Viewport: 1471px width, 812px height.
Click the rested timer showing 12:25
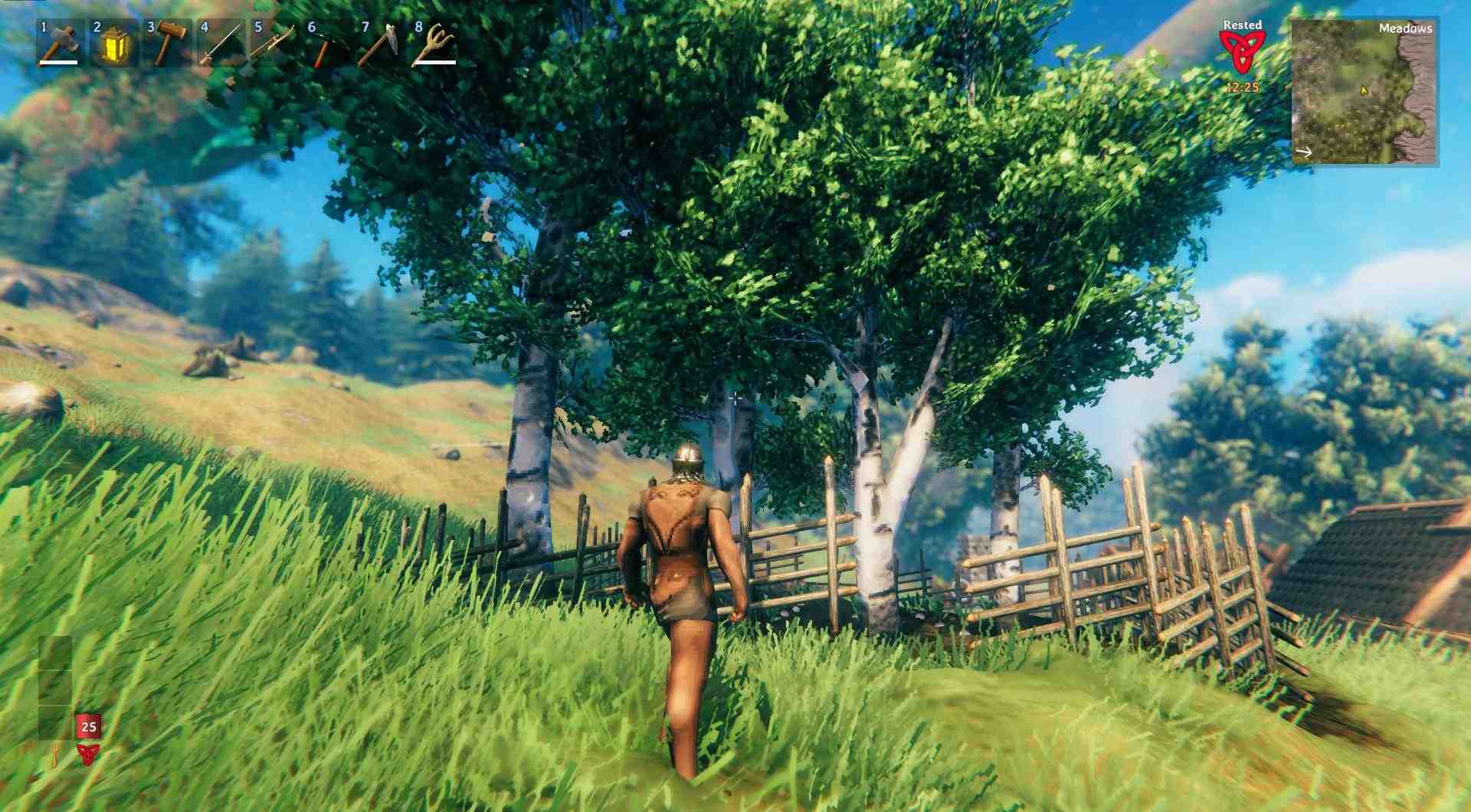1243,87
